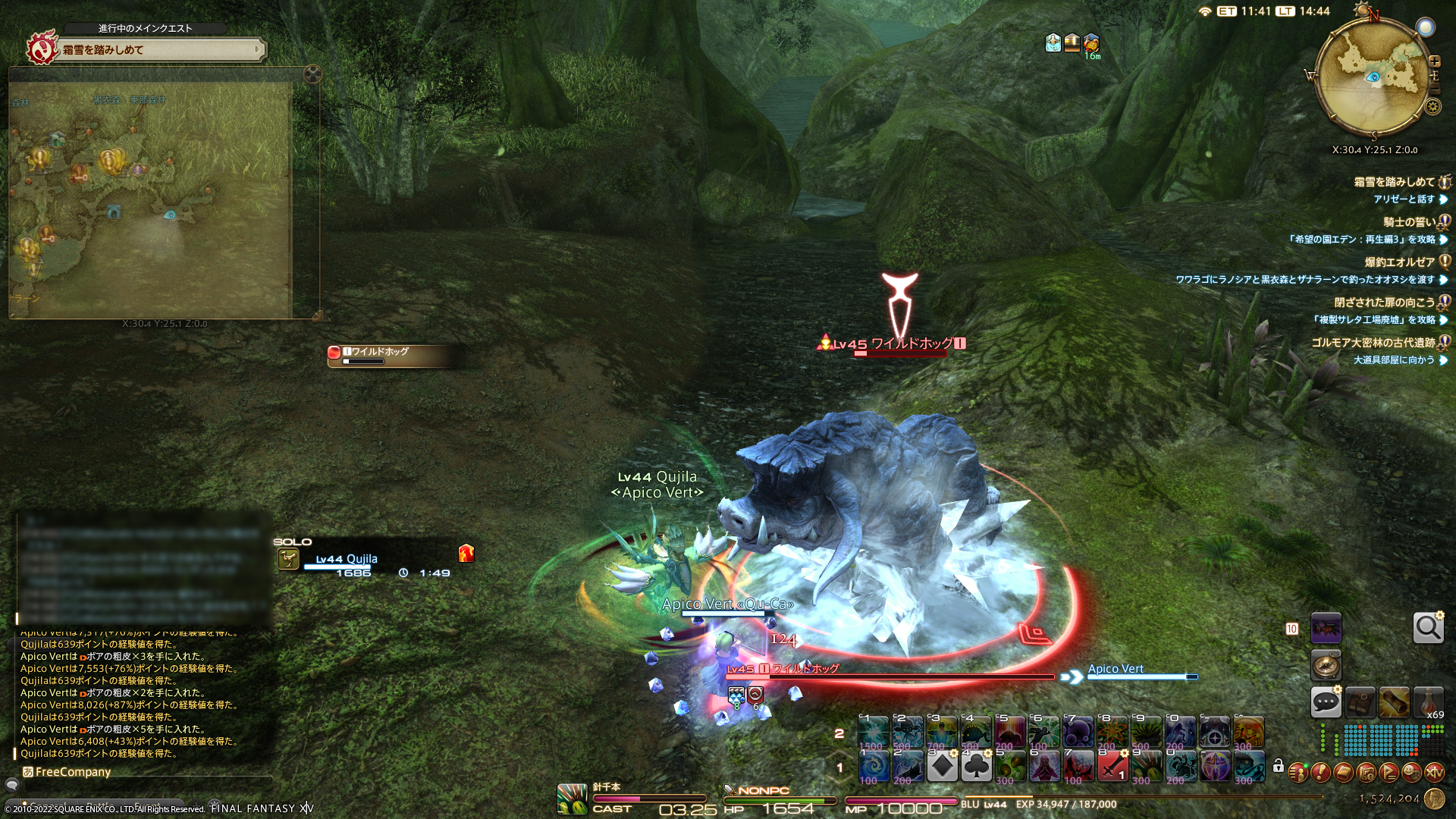
Task: Open minimap settings via the gear button
Action: [x=1432, y=107]
